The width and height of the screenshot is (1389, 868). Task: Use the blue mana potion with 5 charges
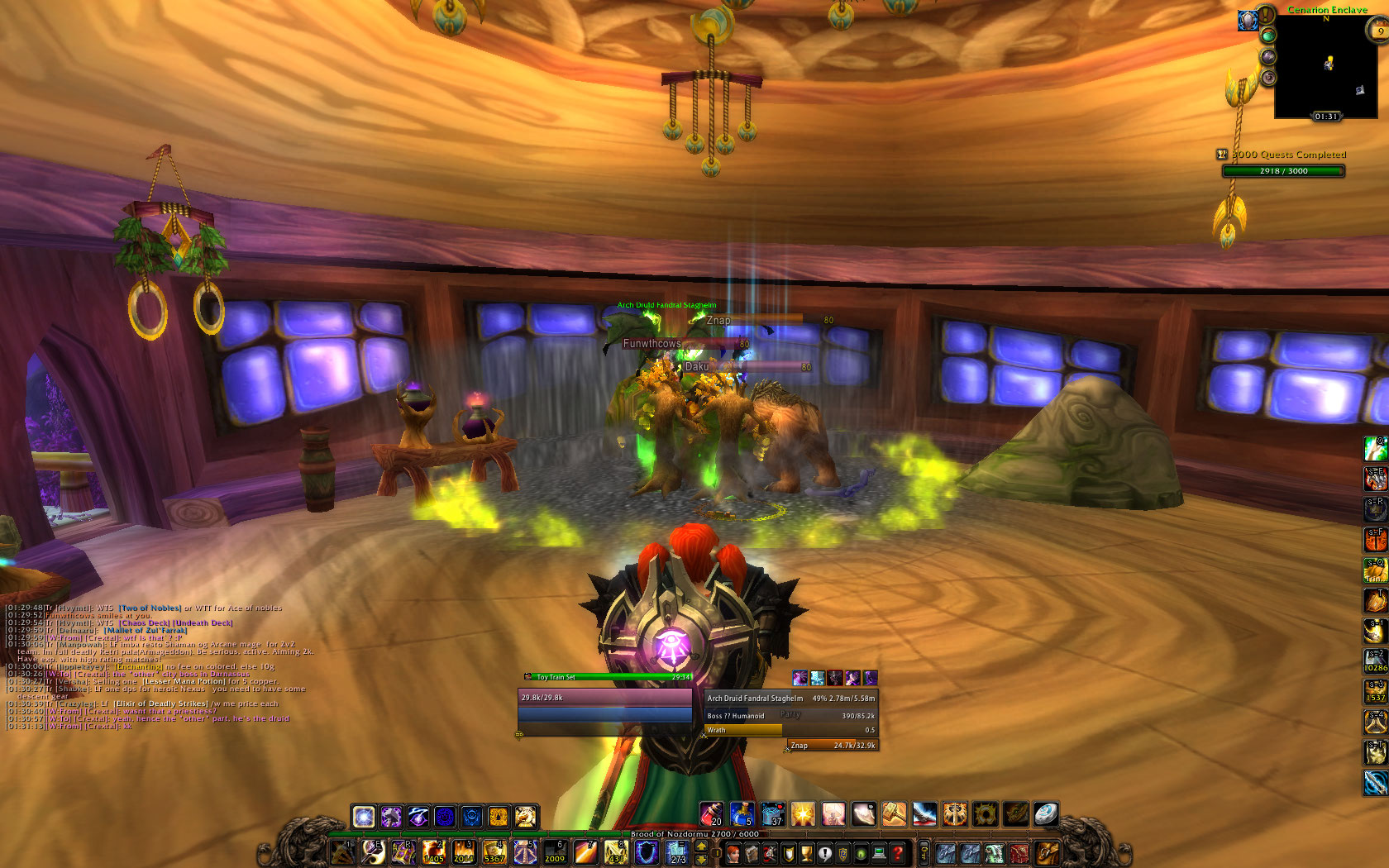click(742, 815)
